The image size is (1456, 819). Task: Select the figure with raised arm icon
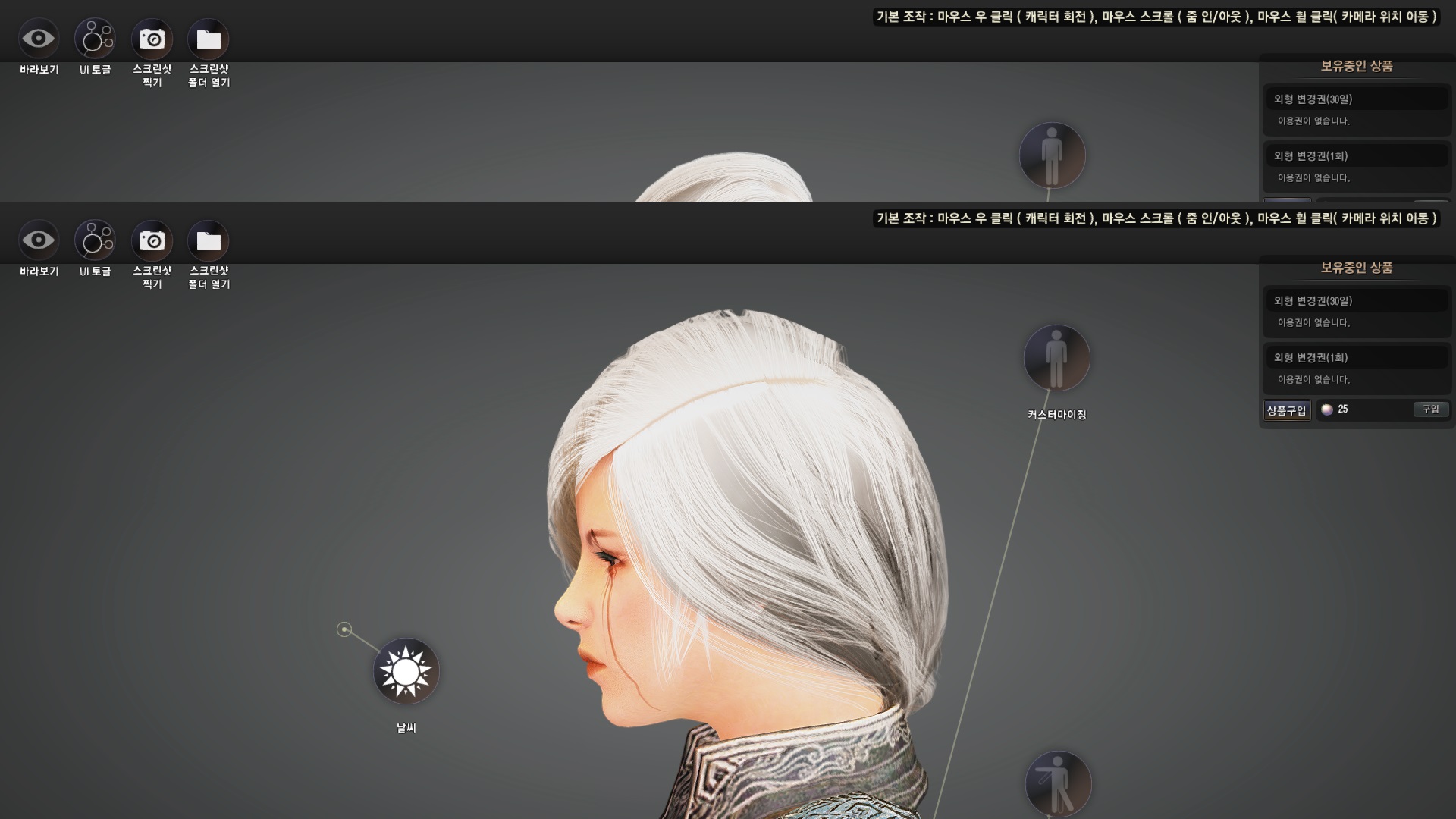[1058, 784]
